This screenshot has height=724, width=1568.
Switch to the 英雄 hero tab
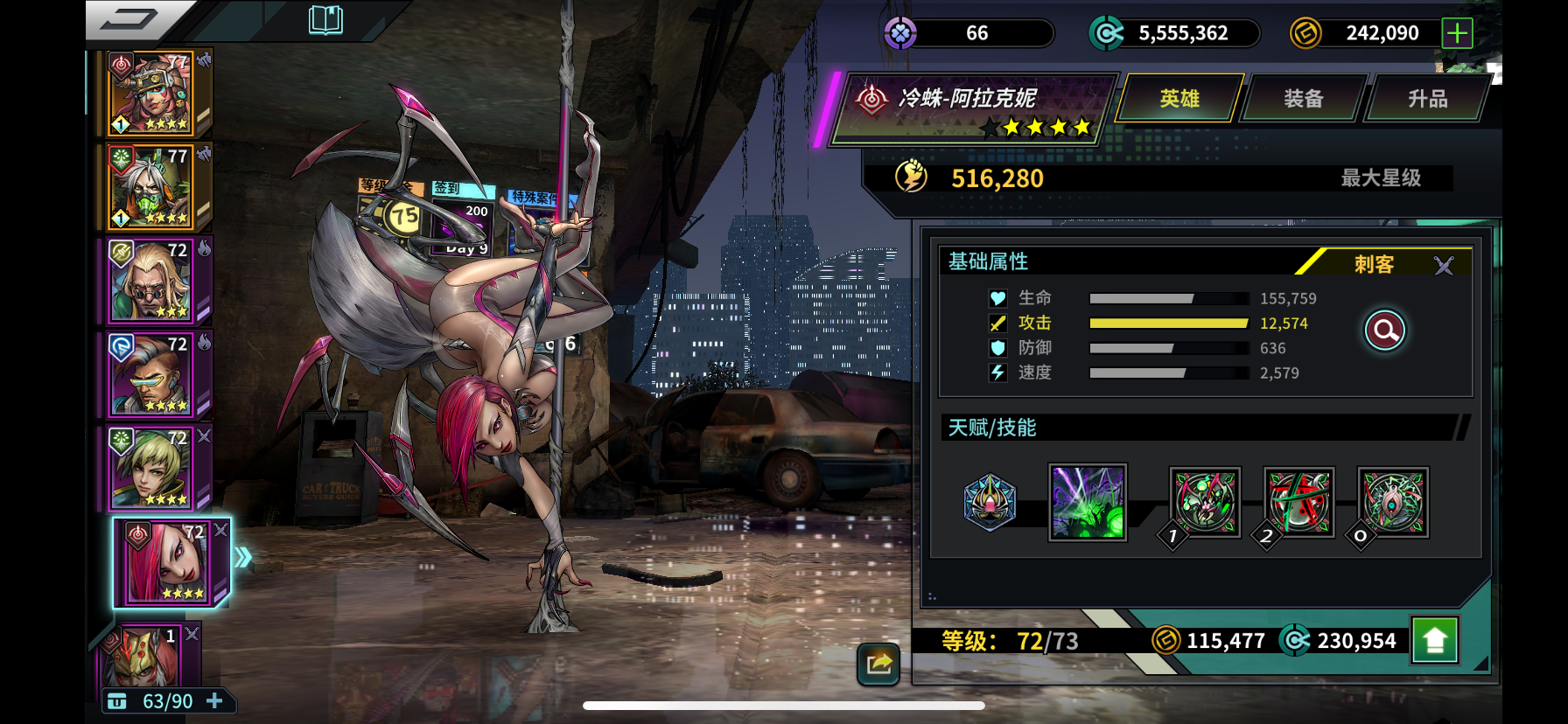(x=1179, y=99)
